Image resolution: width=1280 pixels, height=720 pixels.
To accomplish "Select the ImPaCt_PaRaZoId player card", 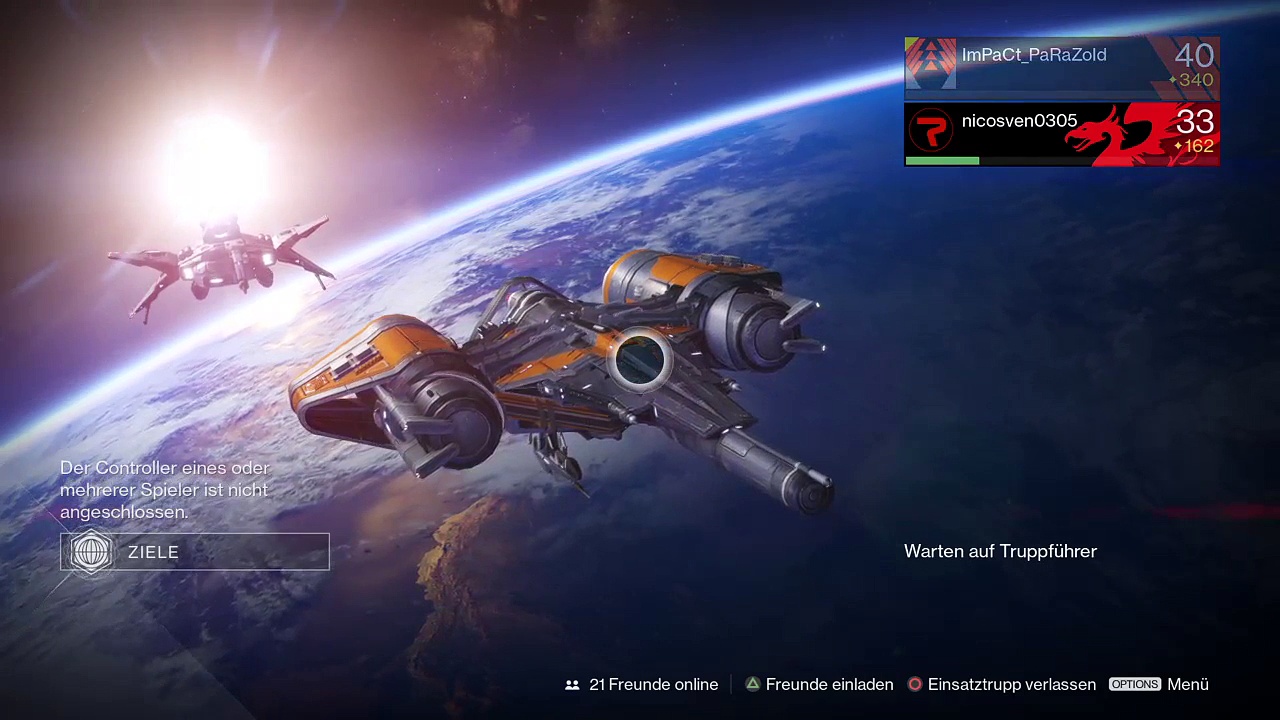I will pos(1061,67).
